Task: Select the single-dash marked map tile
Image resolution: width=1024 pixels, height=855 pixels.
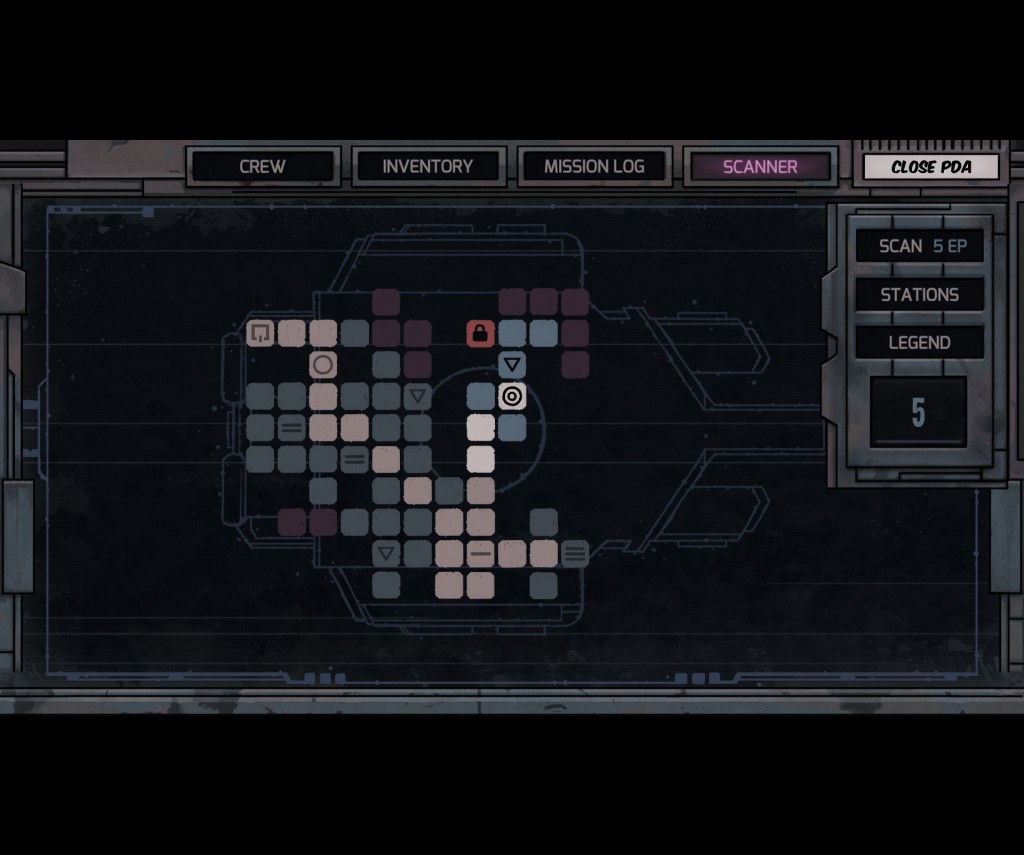Action: pos(481,553)
